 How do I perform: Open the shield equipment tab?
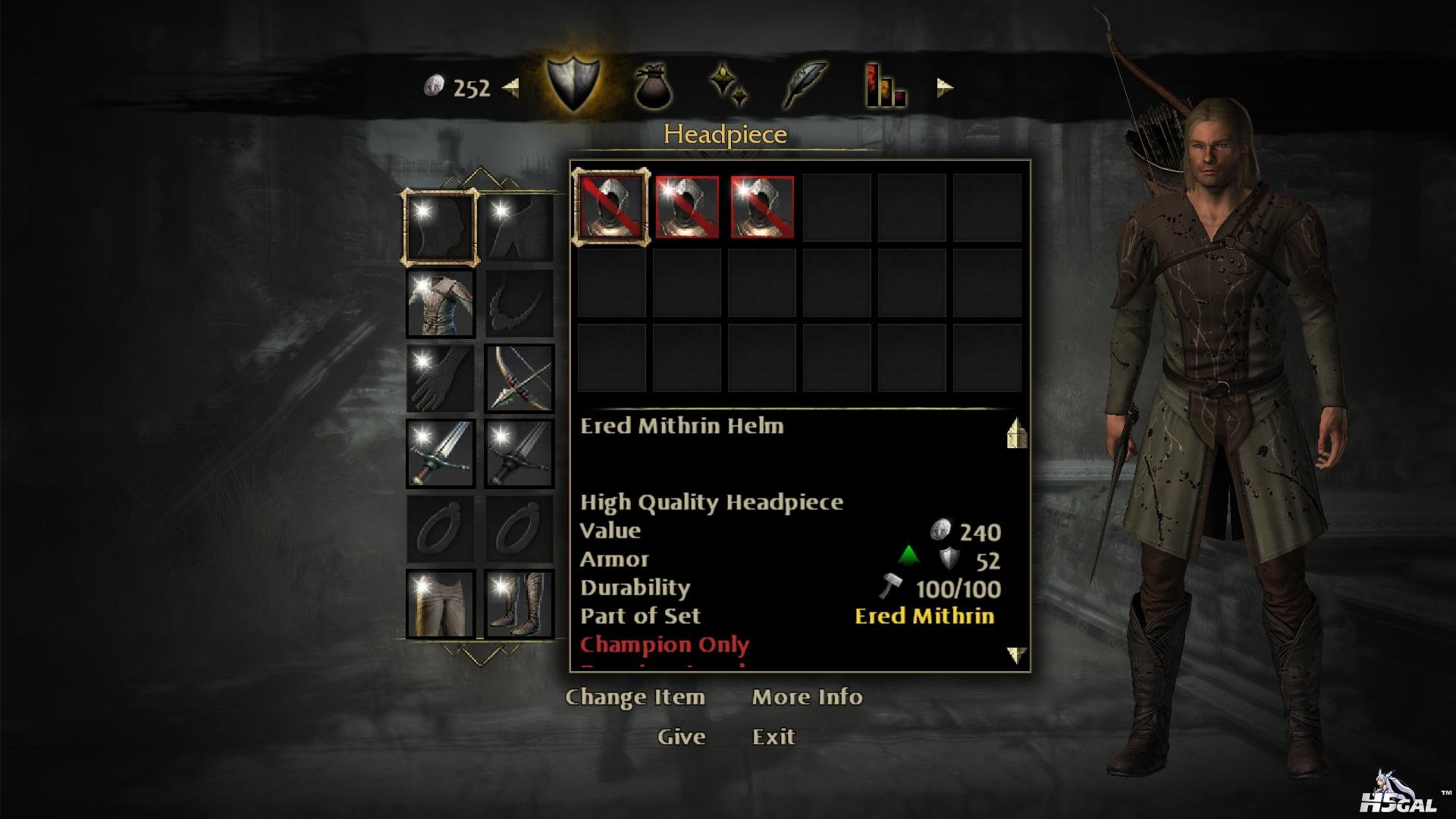coord(573,86)
